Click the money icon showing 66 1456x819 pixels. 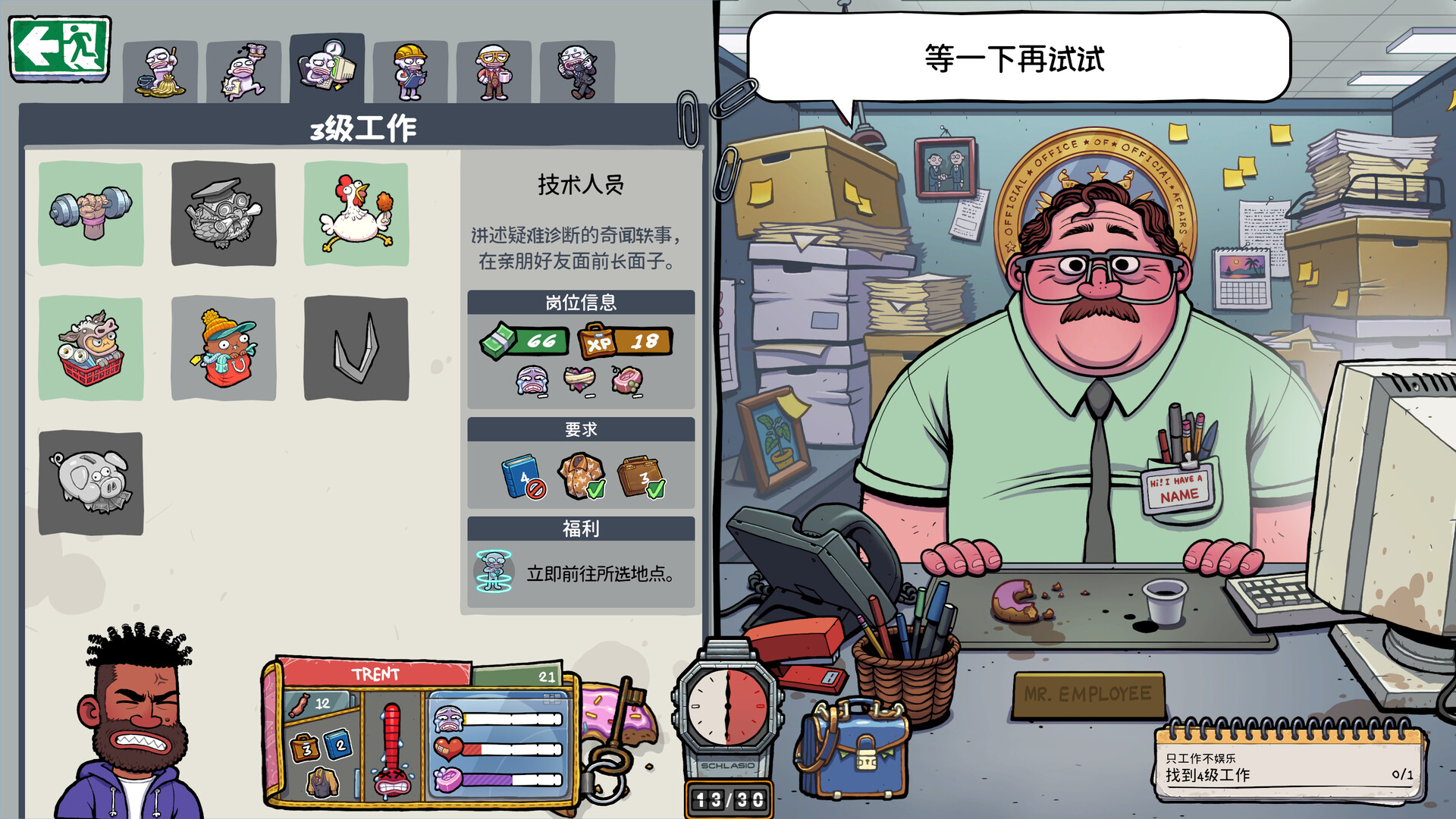coord(525,340)
